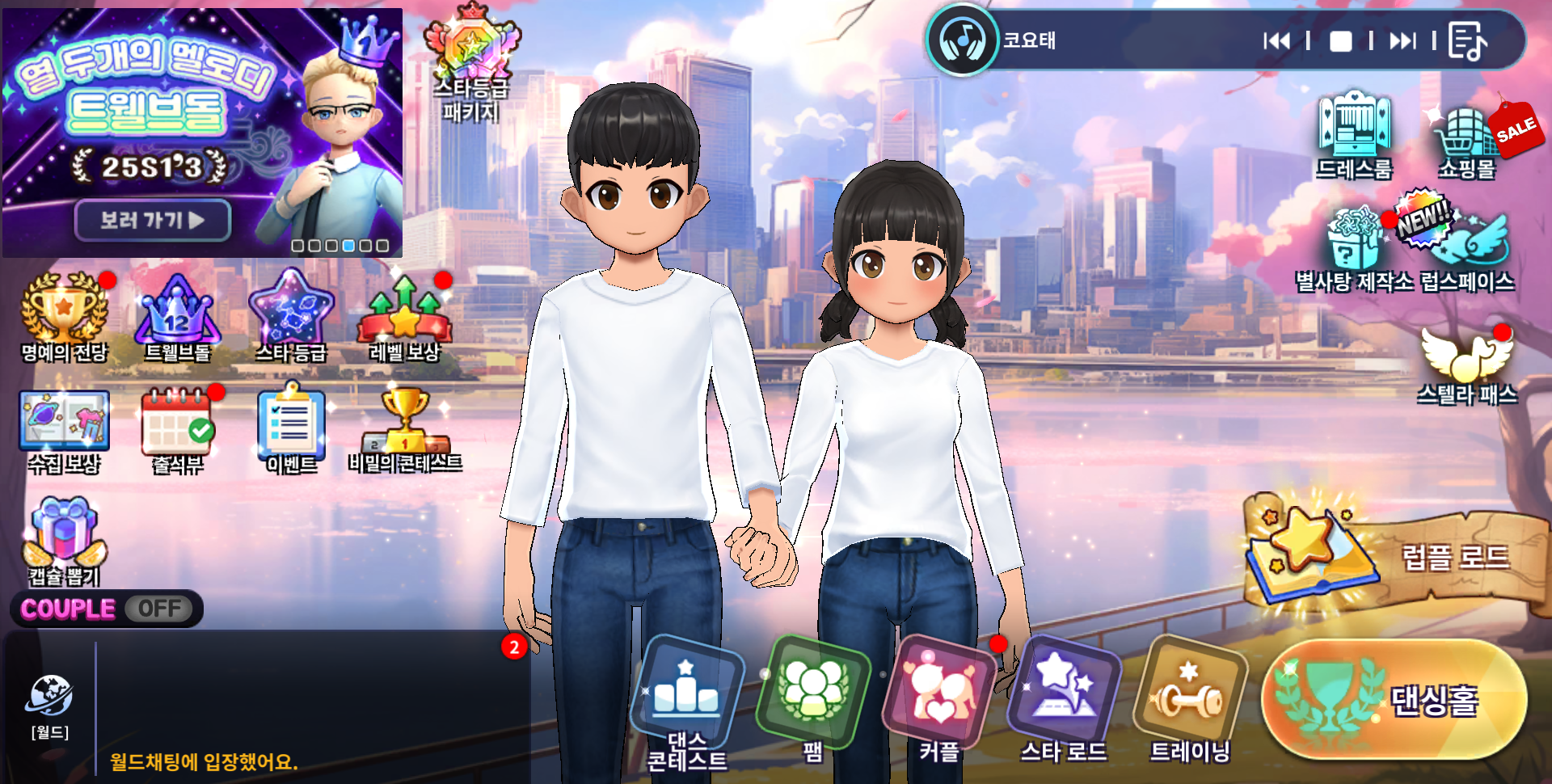
Task: Open the 레벨 보상 rewards
Action: [x=404, y=317]
